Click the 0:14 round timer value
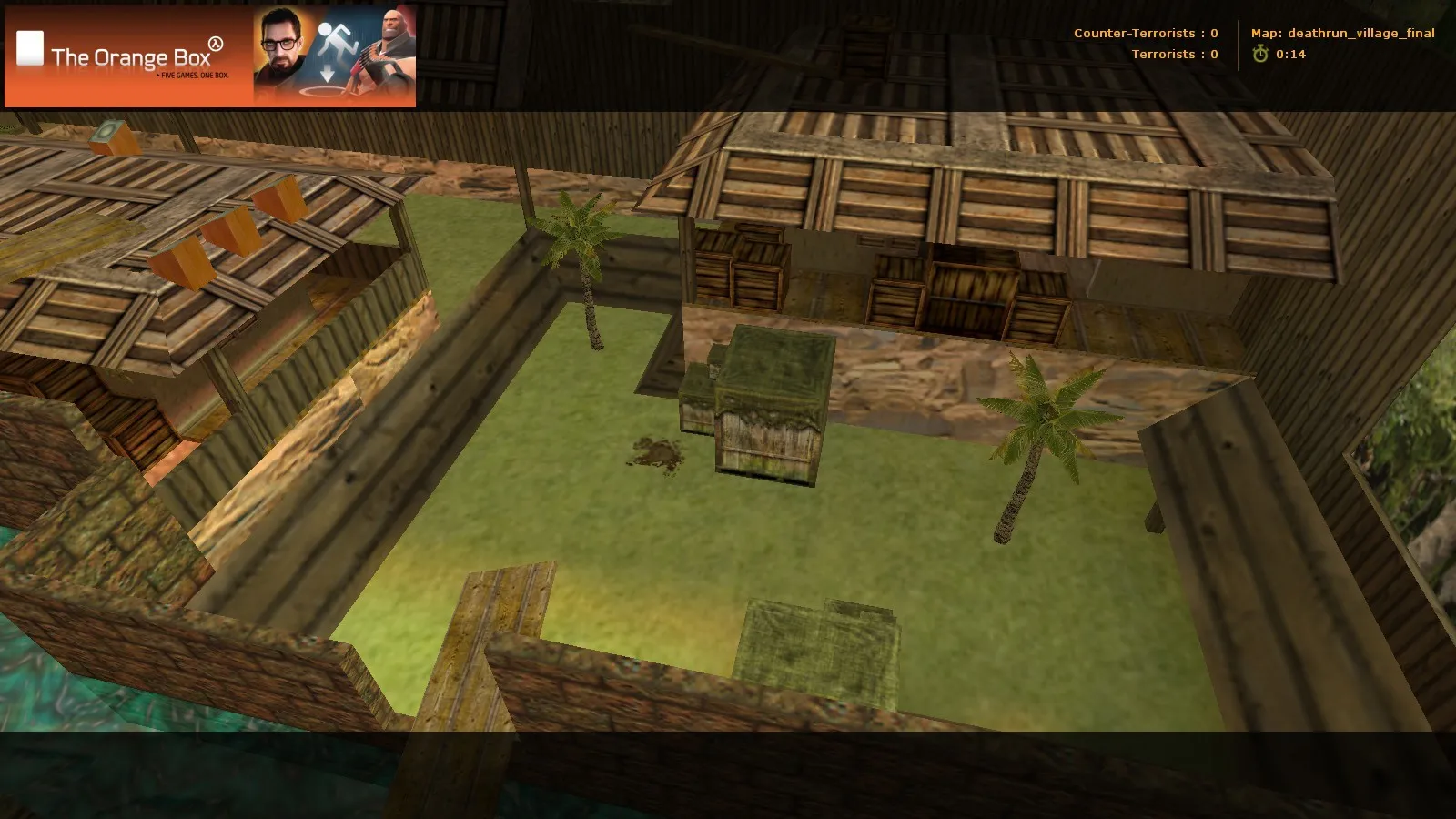This screenshot has height=819, width=1456. (x=1291, y=55)
